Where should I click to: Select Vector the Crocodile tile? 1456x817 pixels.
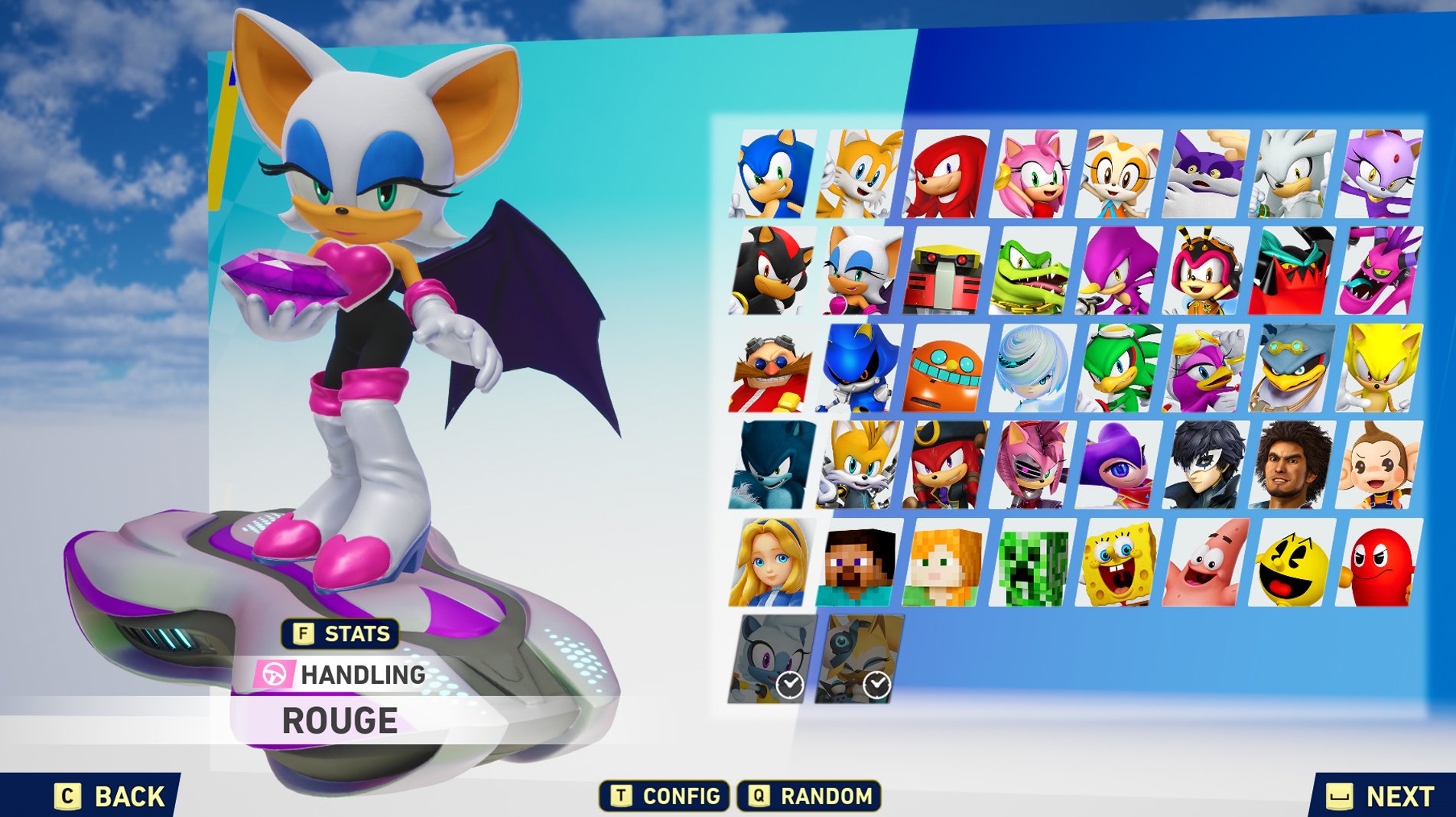pos(1032,271)
